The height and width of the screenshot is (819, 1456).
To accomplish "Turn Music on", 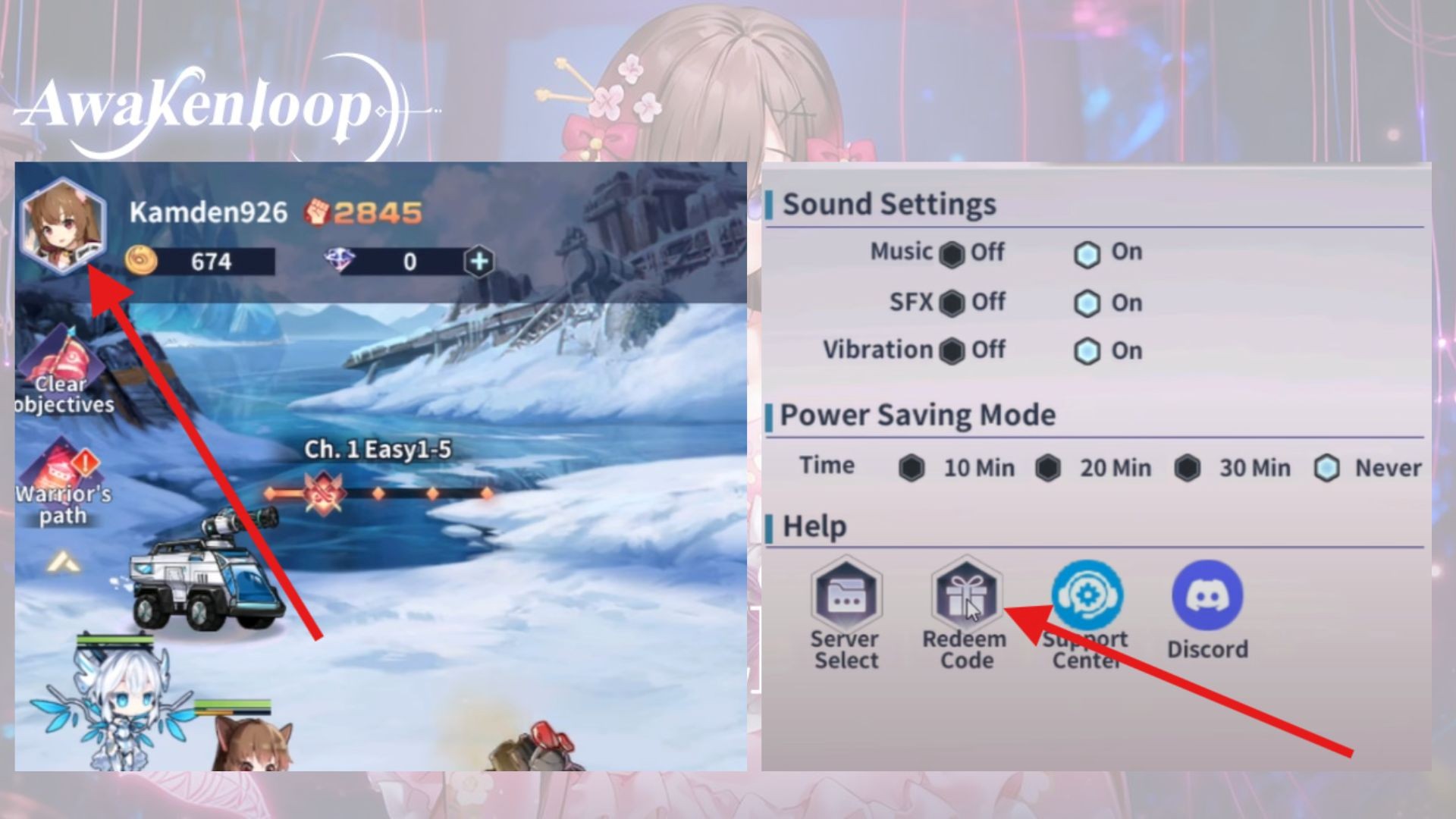I will point(1087,254).
